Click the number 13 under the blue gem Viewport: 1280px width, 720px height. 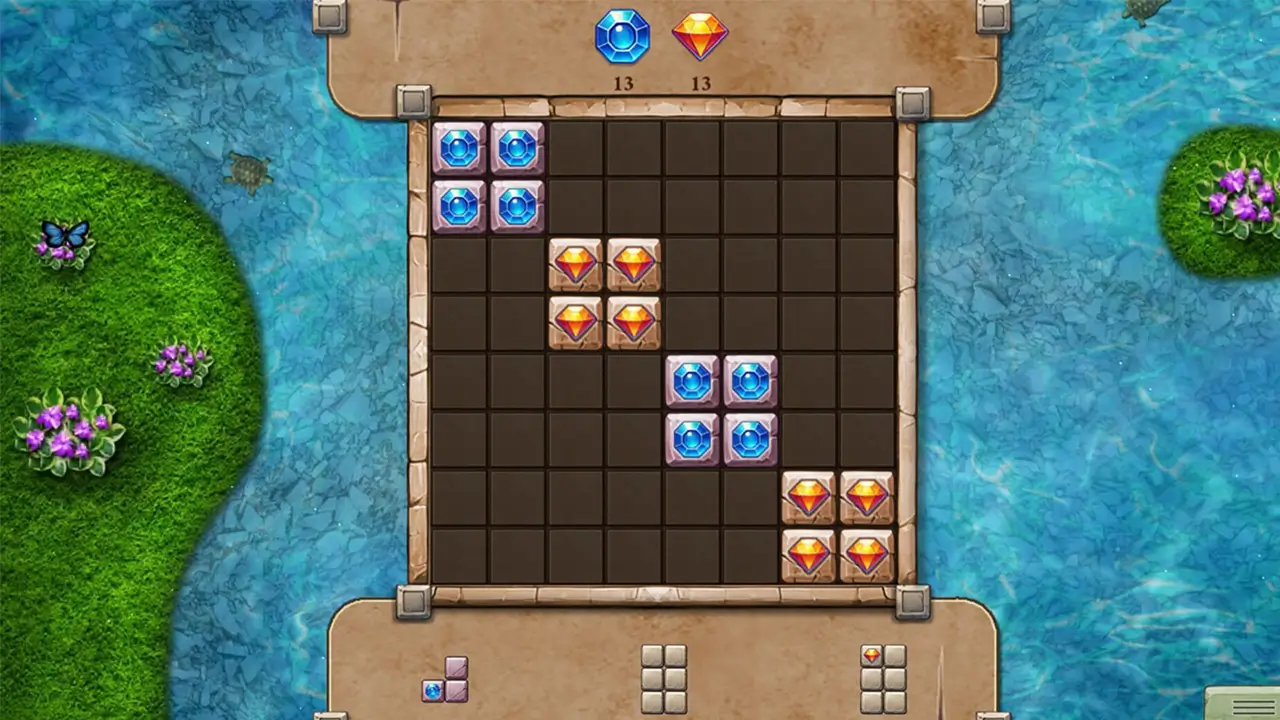623,84
